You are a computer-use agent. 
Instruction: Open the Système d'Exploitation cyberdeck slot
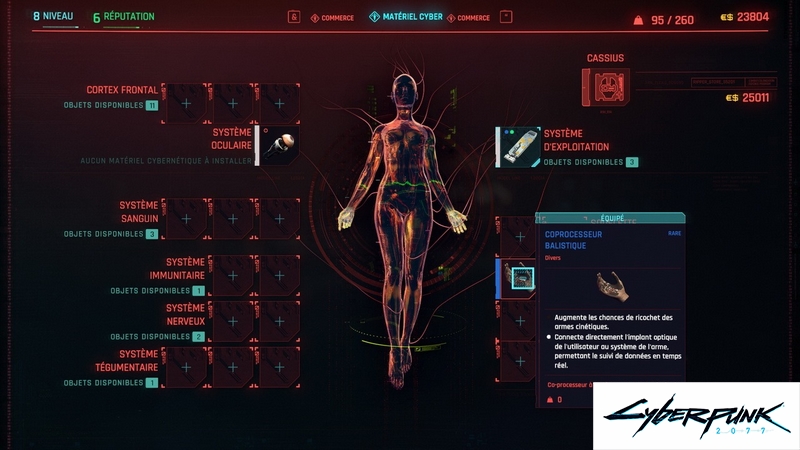(x=520, y=147)
